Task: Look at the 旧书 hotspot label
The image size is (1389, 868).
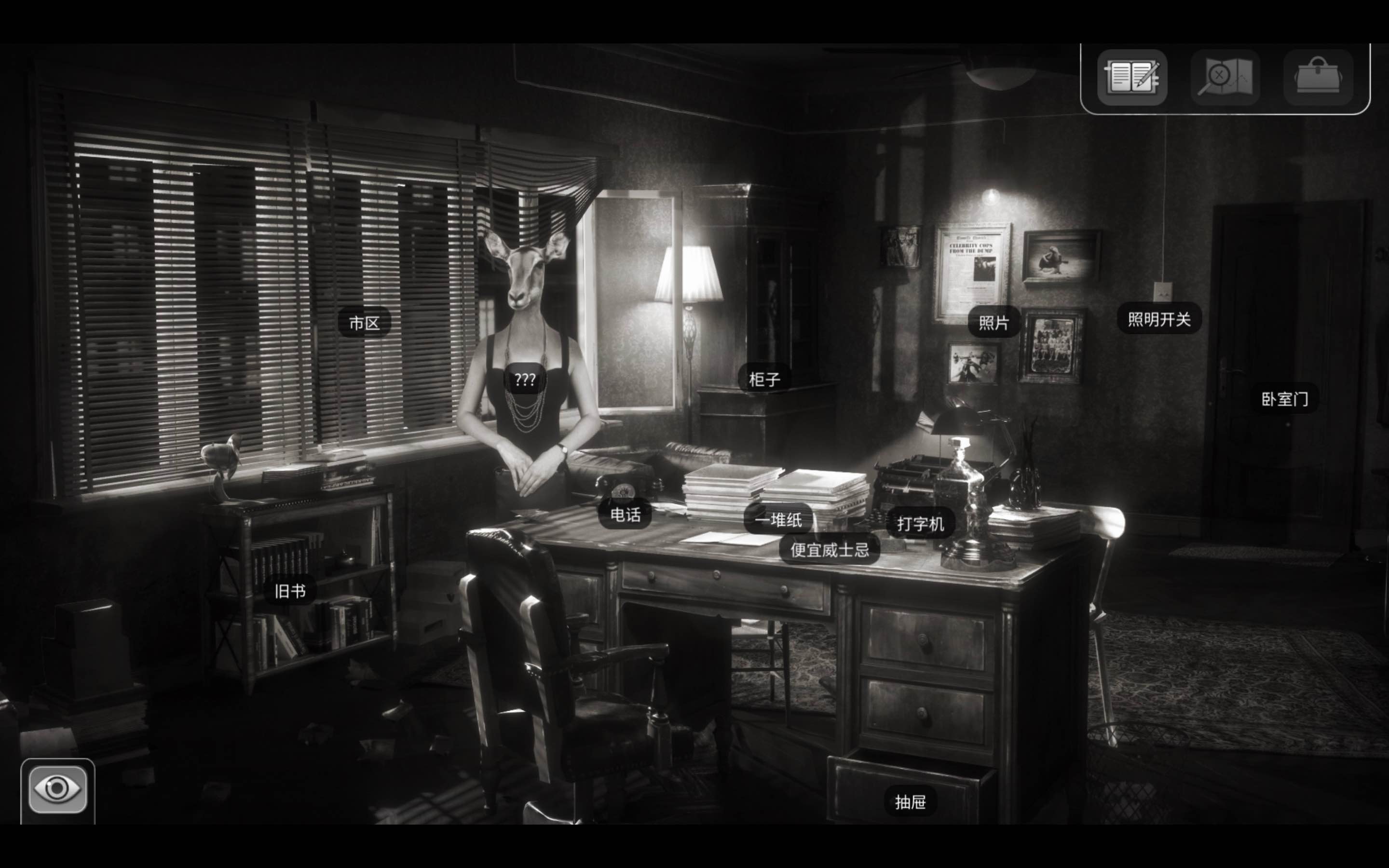Action: coord(290,591)
